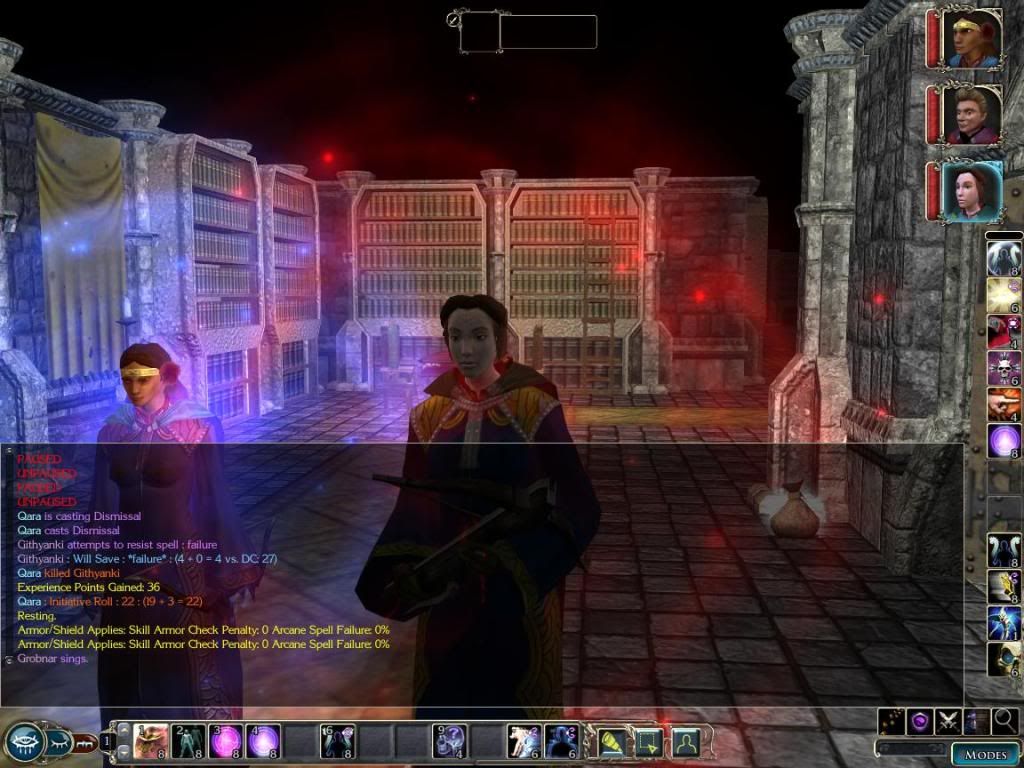Image resolution: width=1024 pixels, height=768 pixels.
Task: Activate the selection-box cursor toolbar button
Action: tap(648, 742)
